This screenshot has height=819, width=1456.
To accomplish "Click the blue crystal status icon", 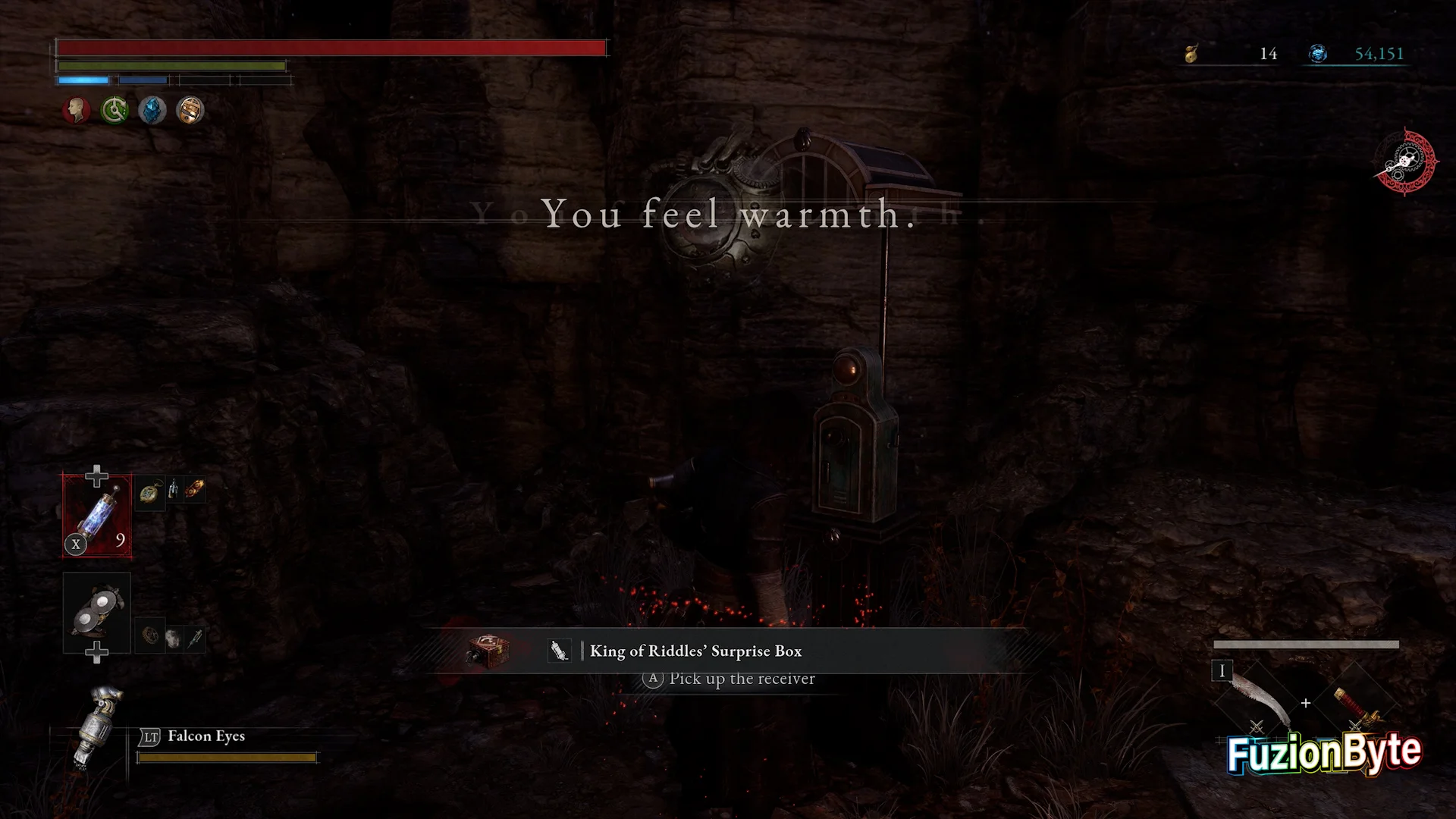I will (x=152, y=111).
